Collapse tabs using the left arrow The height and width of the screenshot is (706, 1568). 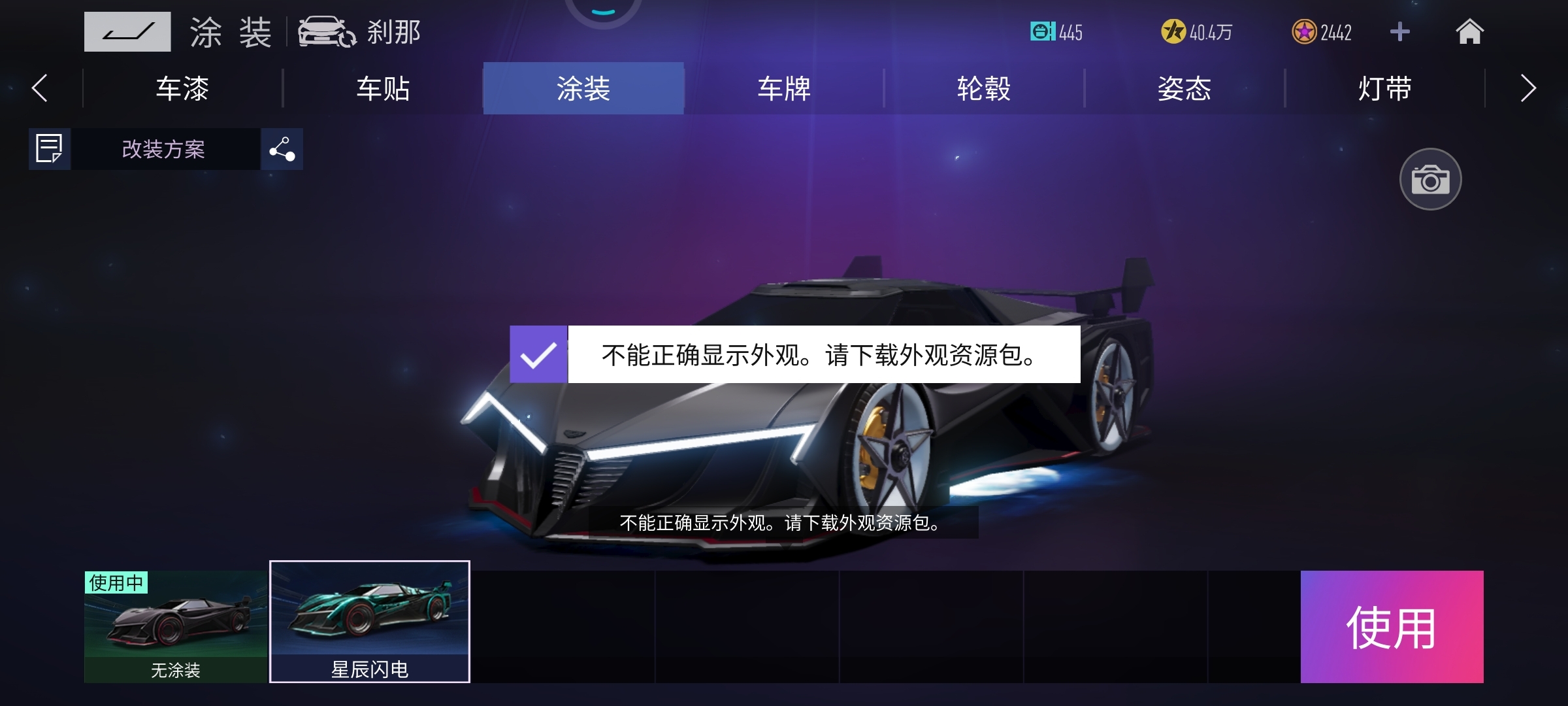[x=41, y=89]
